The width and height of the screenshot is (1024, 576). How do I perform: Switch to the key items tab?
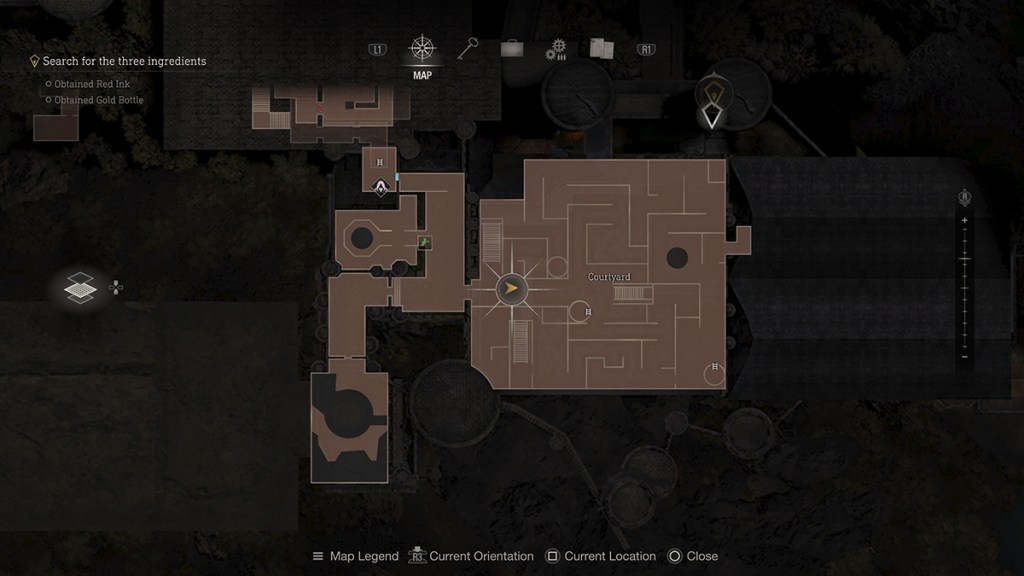[468, 49]
